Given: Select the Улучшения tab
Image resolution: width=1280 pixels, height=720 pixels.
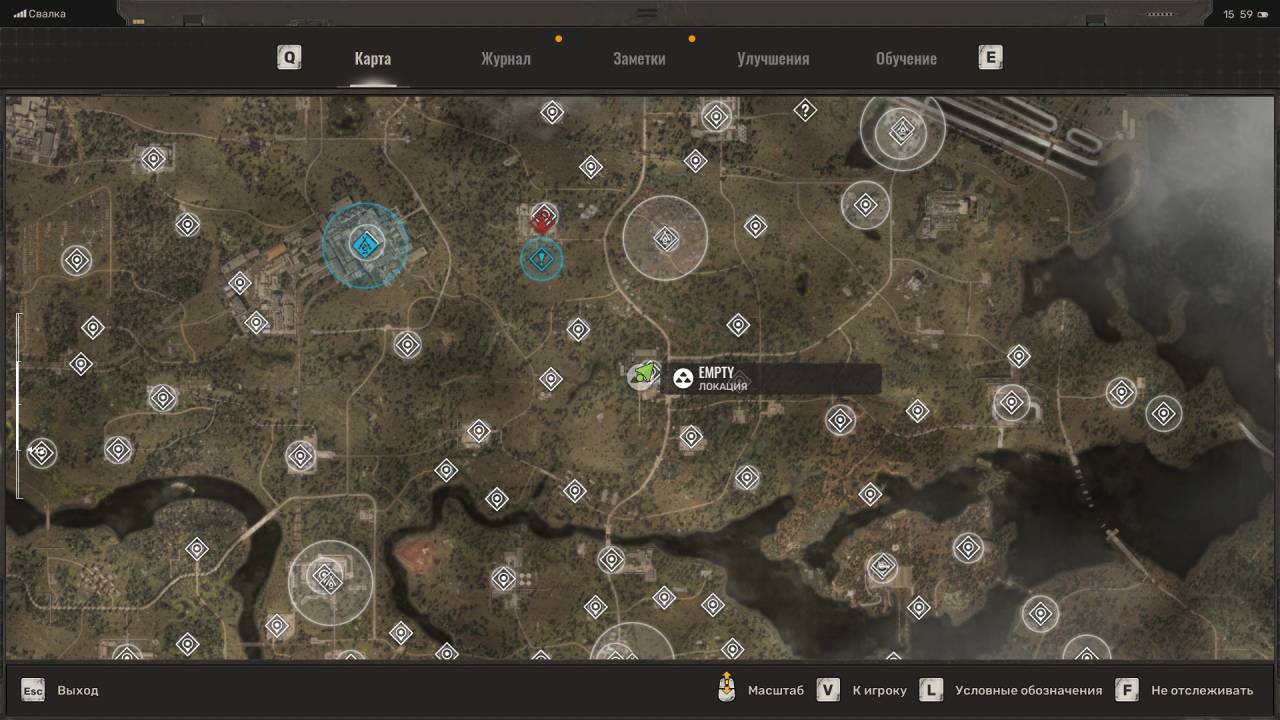Looking at the screenshot, I should coord(773,58).
